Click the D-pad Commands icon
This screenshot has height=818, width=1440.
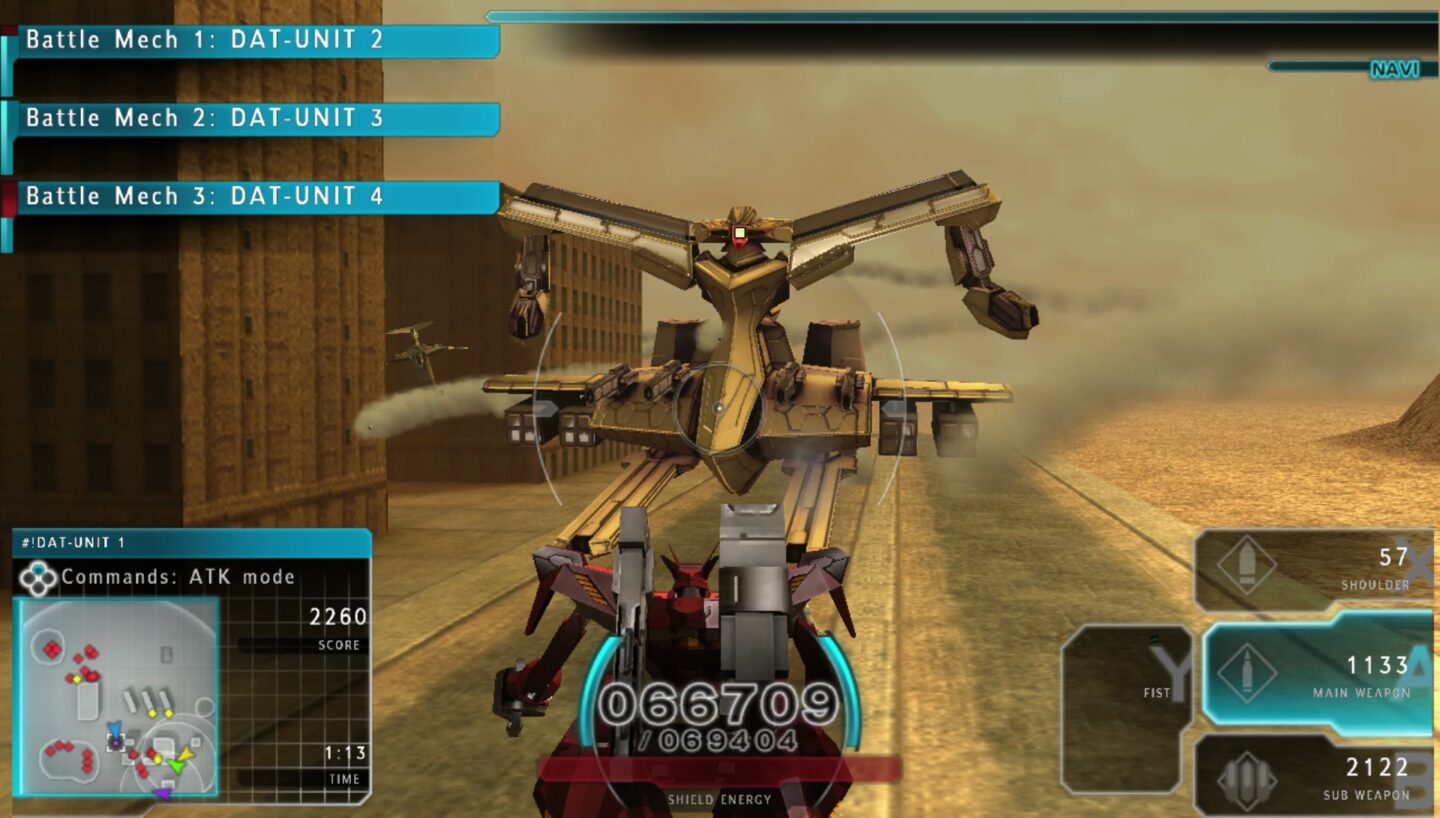coord(39,576)
